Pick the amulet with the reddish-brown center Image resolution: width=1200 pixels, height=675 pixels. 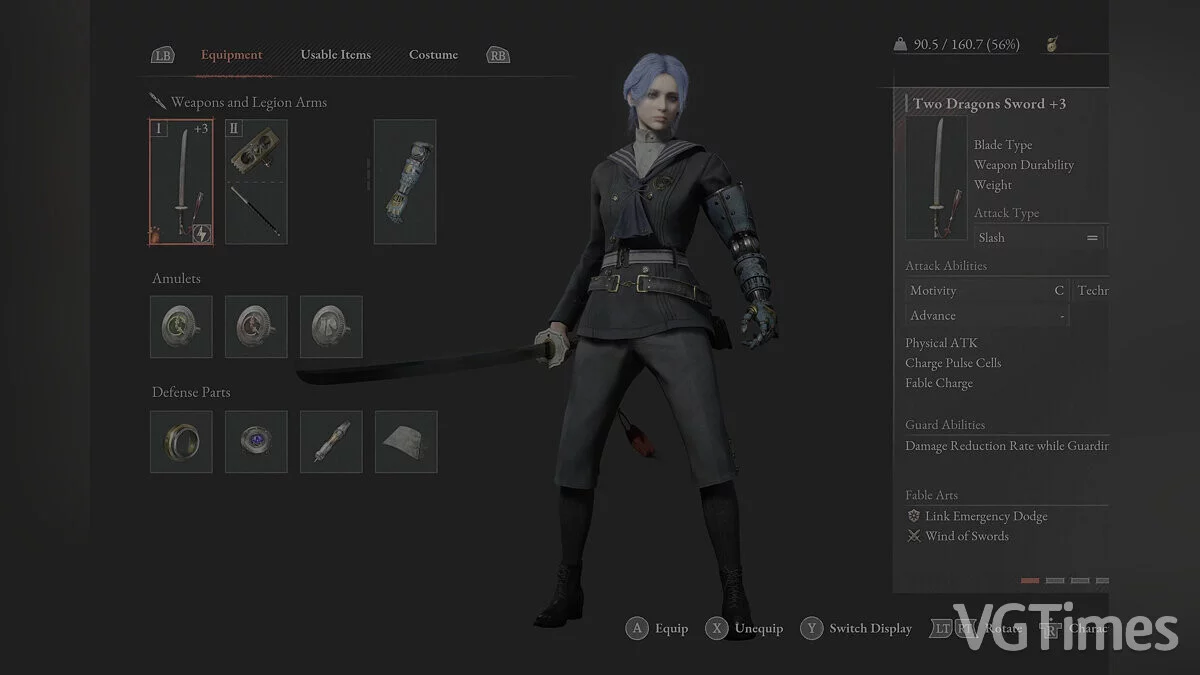256,326
